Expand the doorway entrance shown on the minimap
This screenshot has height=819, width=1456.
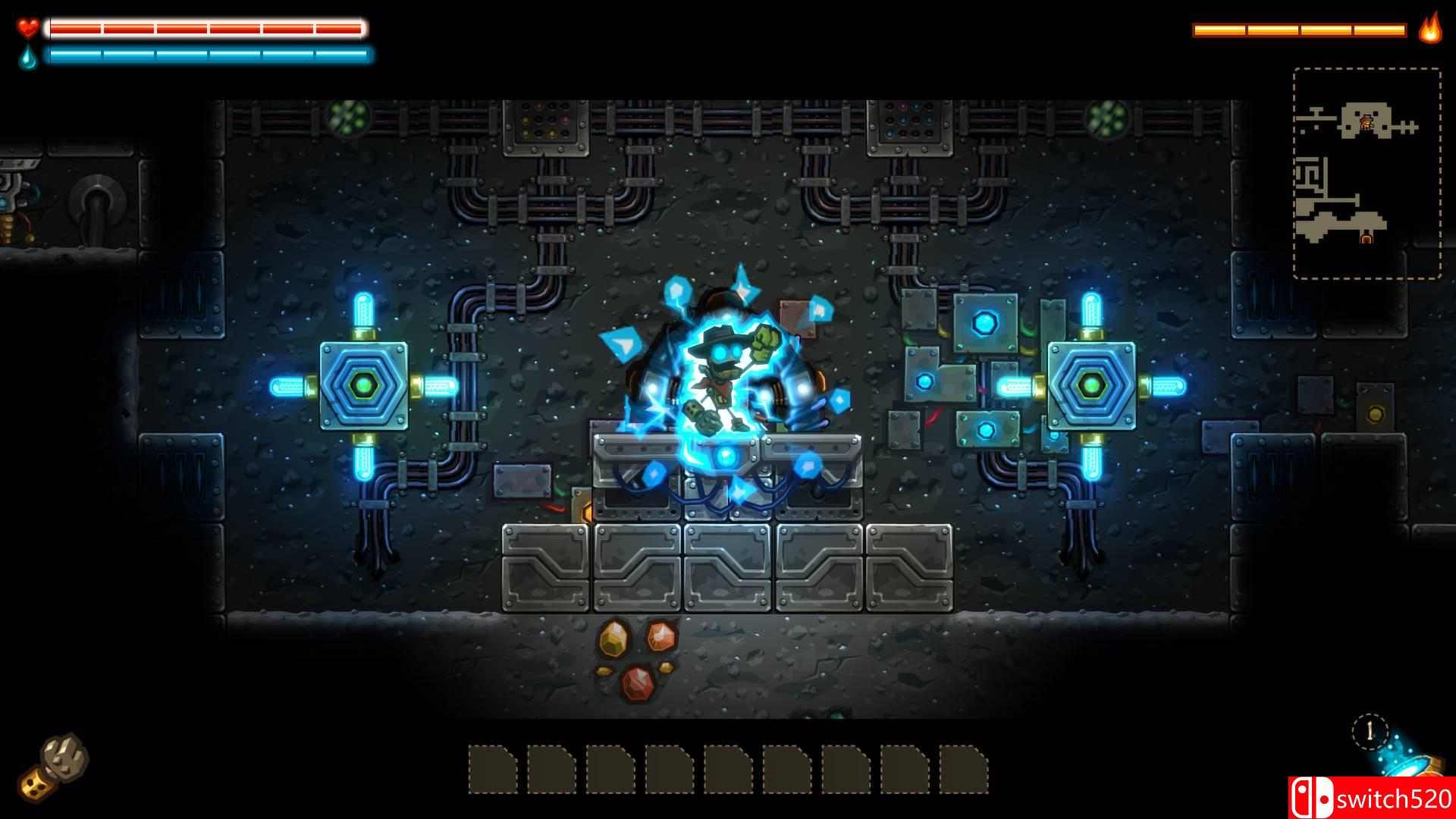click(x=1366, y=237)
